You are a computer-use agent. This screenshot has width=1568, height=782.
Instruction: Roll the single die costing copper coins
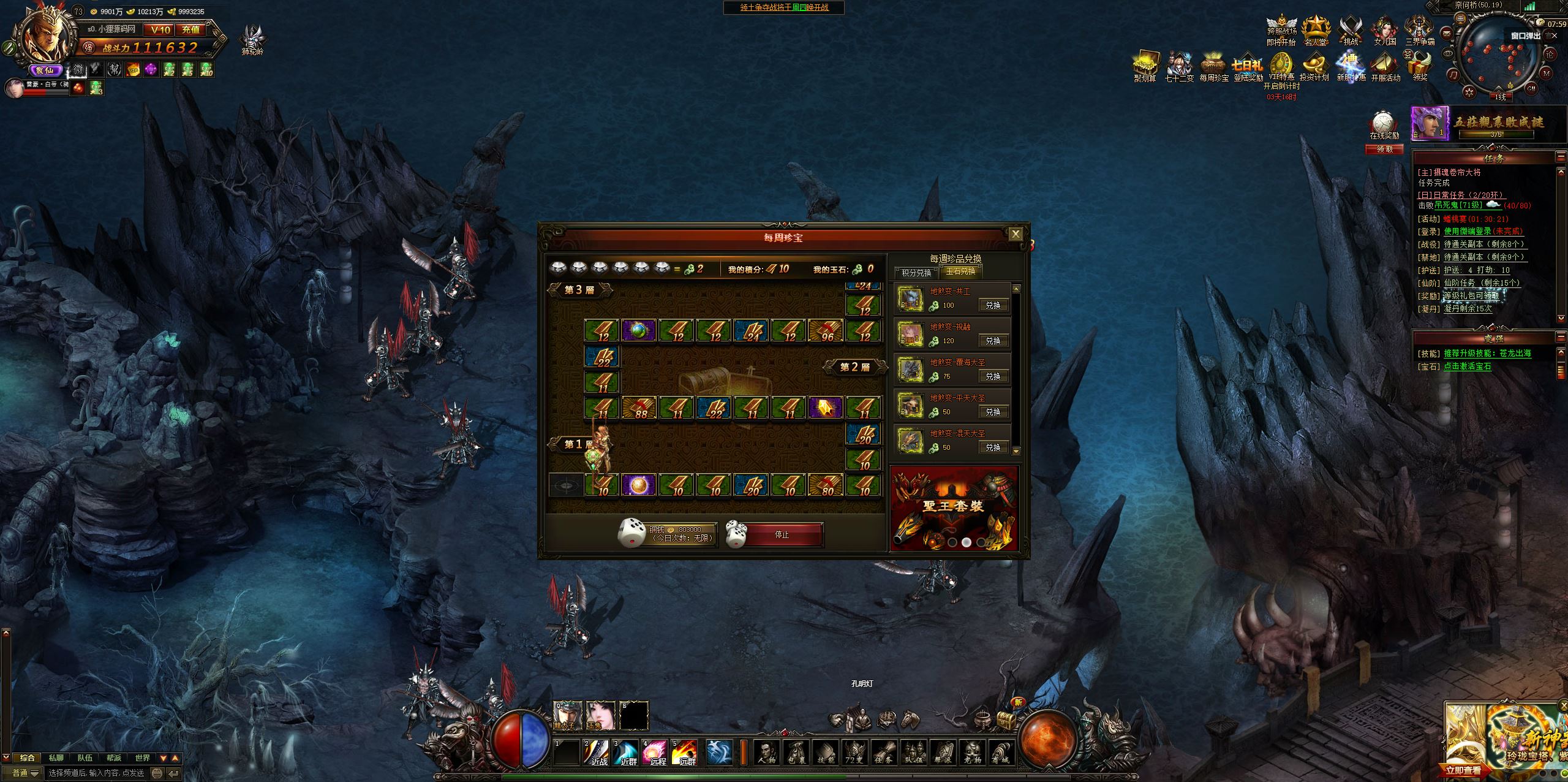(632, 532)
